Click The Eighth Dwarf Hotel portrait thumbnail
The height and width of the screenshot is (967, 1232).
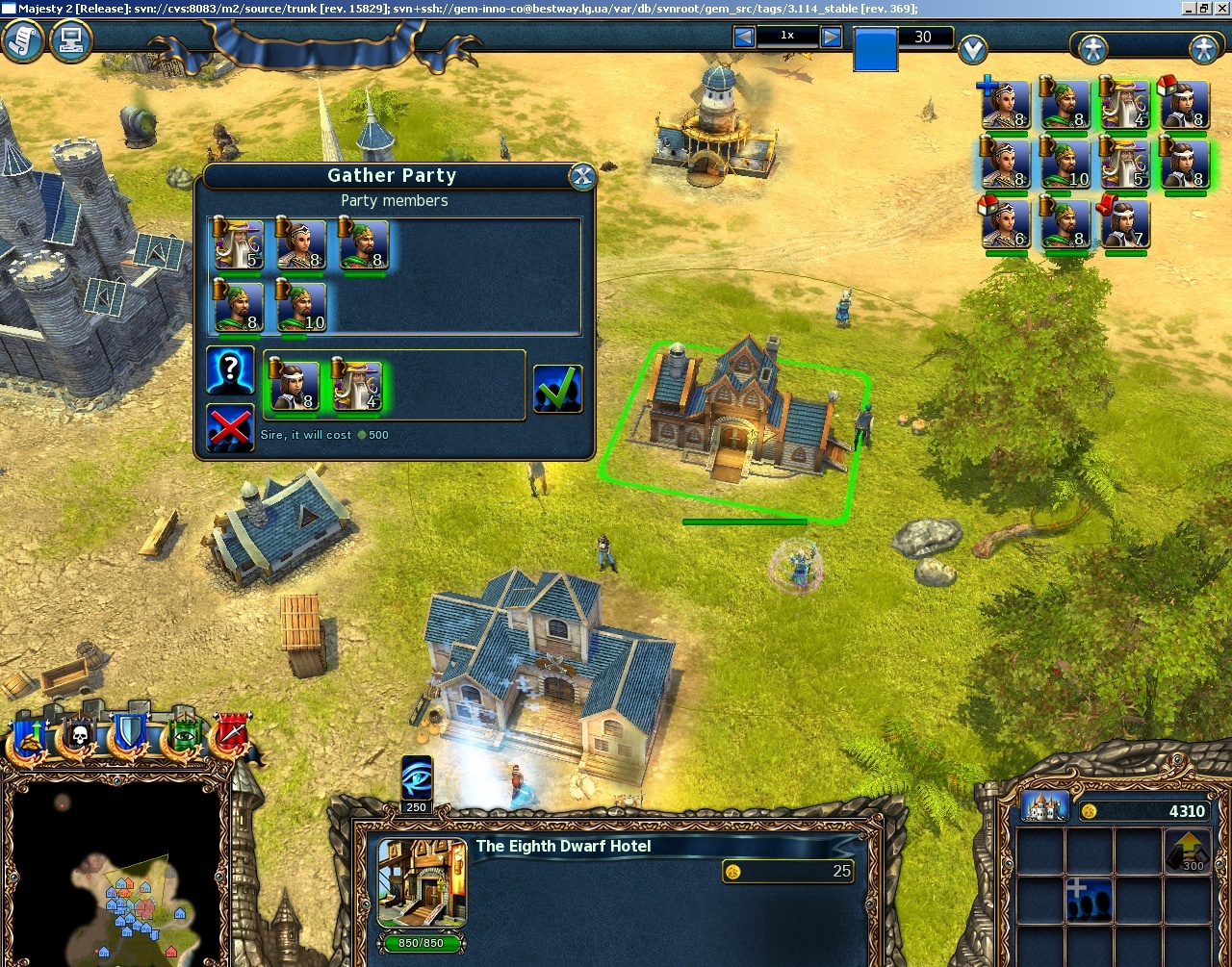421,880
